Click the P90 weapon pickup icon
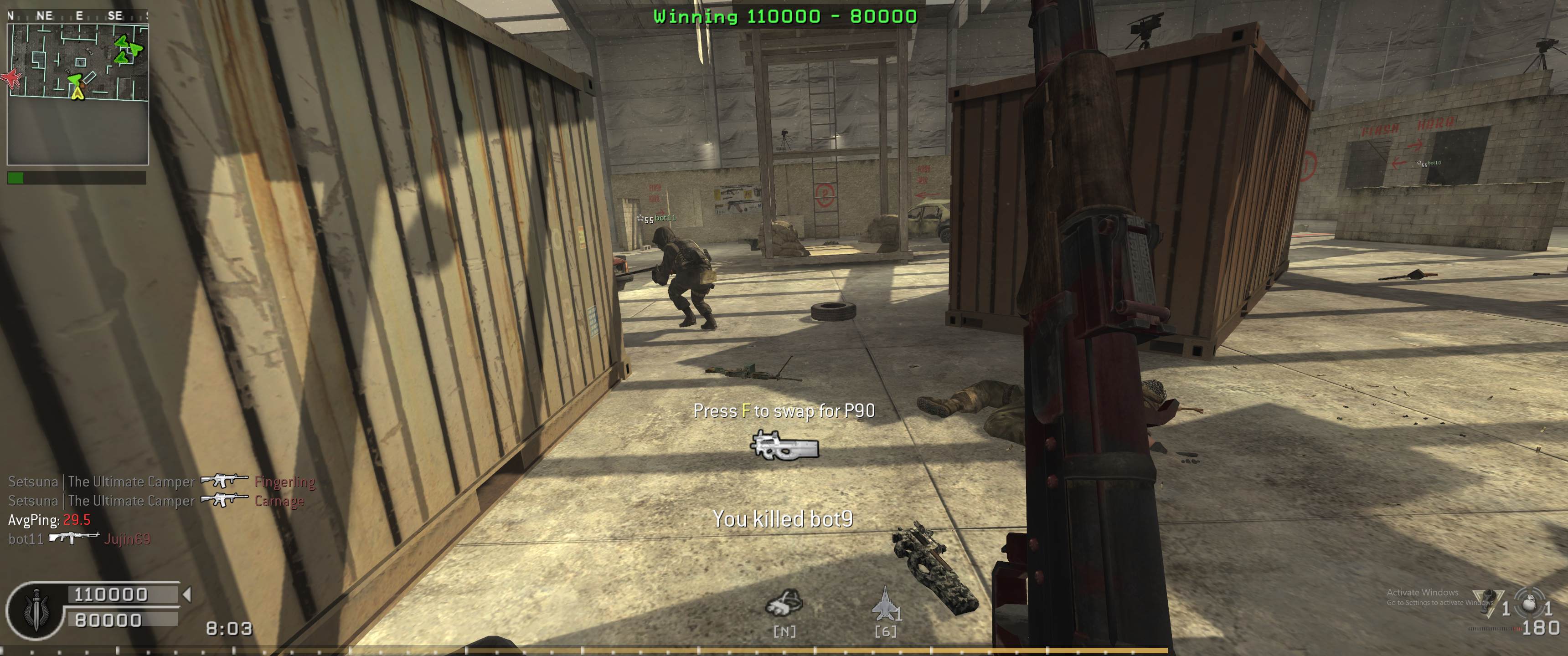 point(784,446)
